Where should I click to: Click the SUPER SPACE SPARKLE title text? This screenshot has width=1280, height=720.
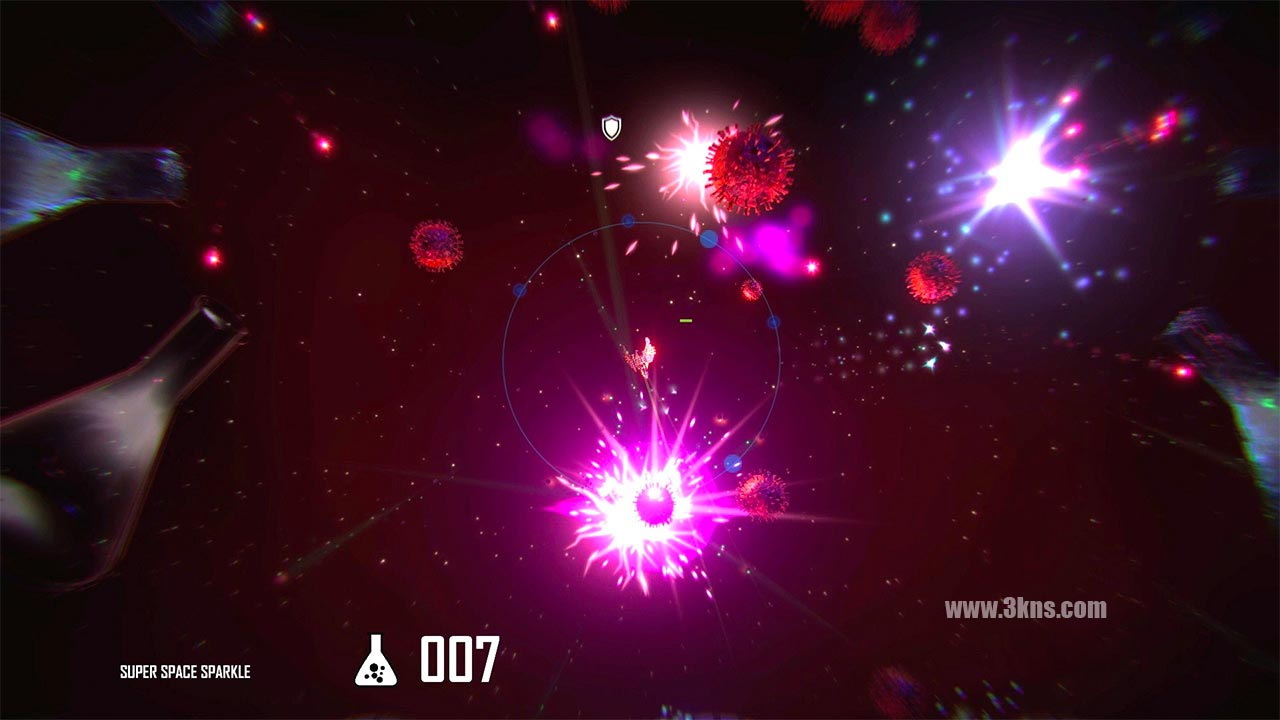click(x=186, y=671)
